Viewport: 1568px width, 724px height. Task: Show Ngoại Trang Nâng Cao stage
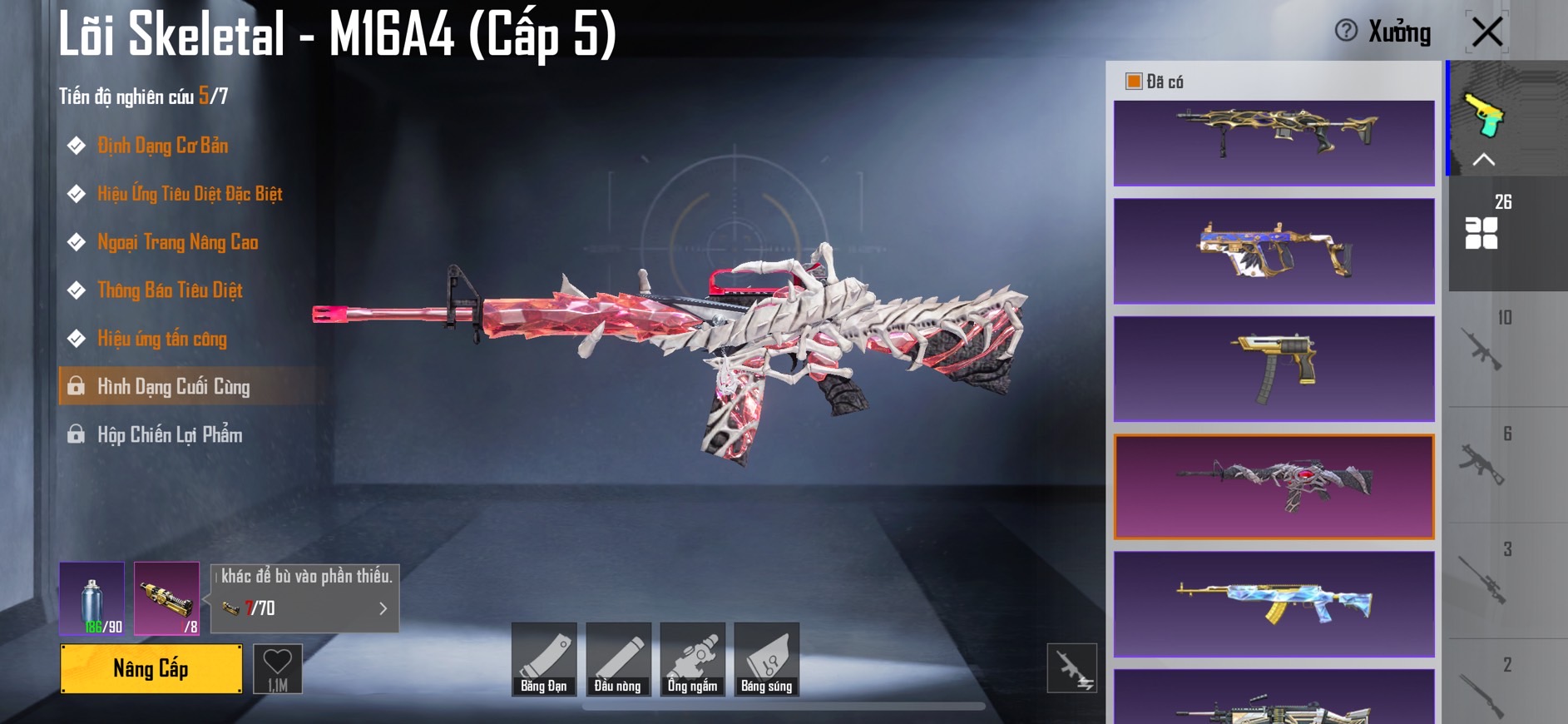pos(177,242)
